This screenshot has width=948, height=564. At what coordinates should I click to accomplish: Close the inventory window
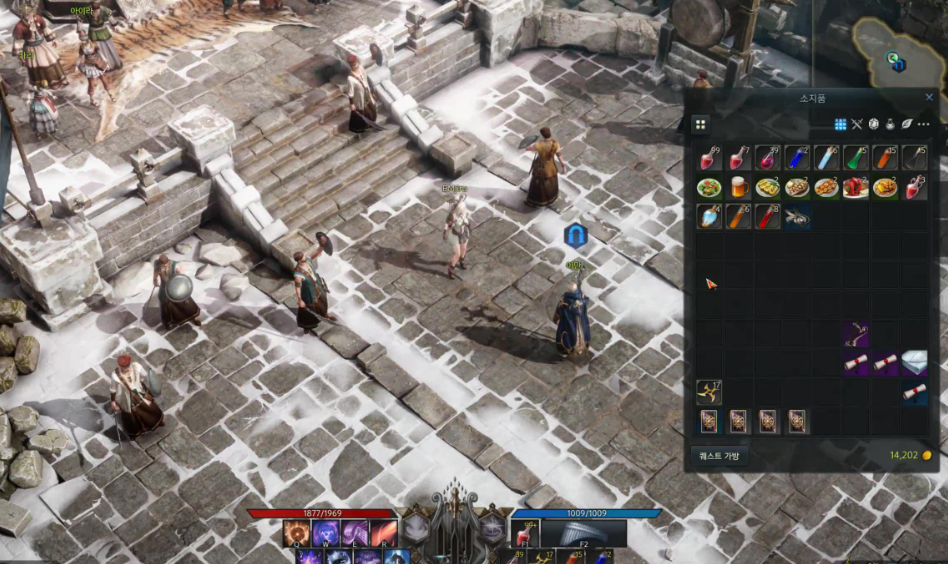[929, 97]
